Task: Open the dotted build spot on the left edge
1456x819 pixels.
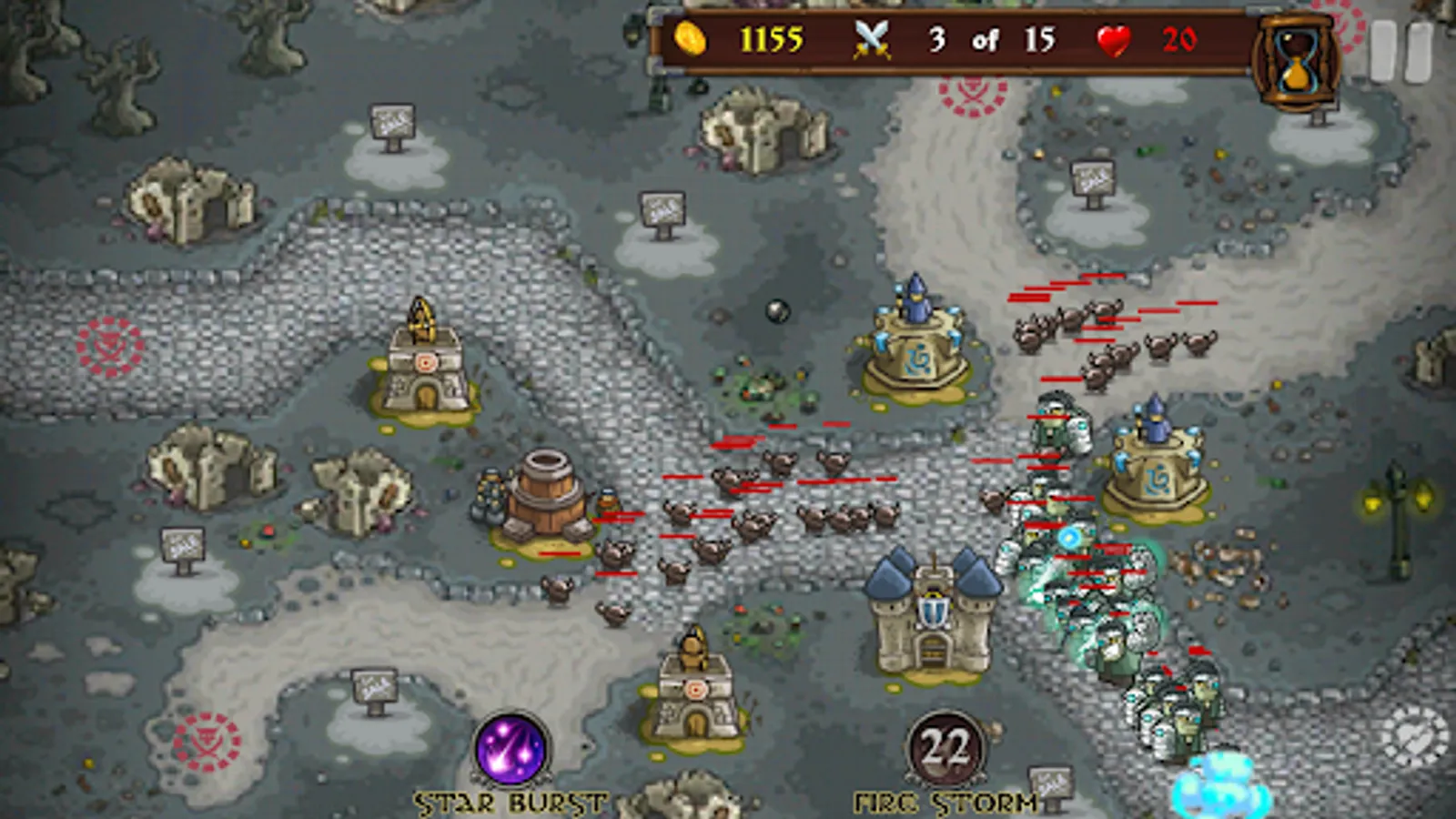Action: click(x=109, y=346)
